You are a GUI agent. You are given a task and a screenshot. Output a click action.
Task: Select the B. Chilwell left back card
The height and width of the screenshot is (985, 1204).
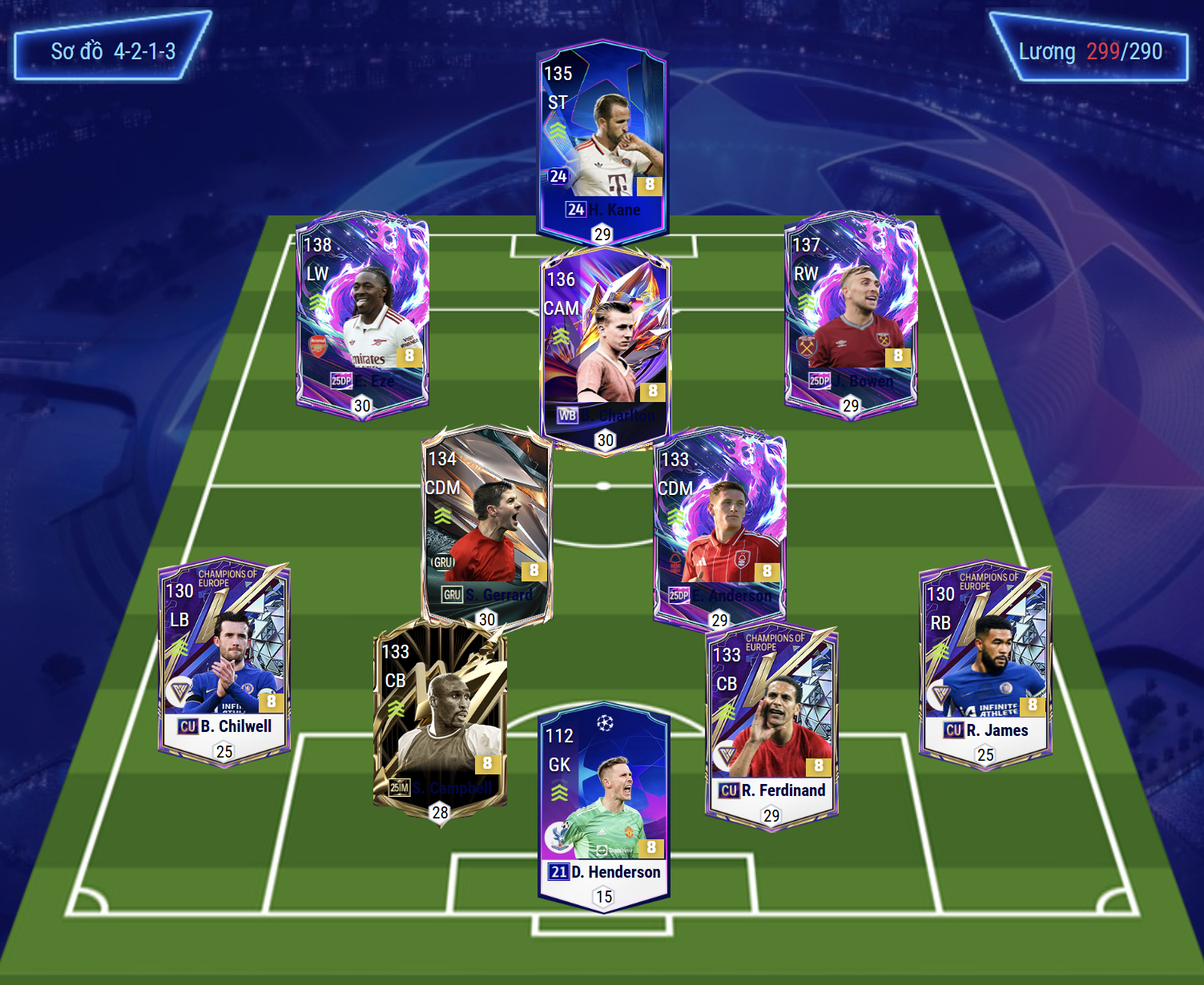224,661
